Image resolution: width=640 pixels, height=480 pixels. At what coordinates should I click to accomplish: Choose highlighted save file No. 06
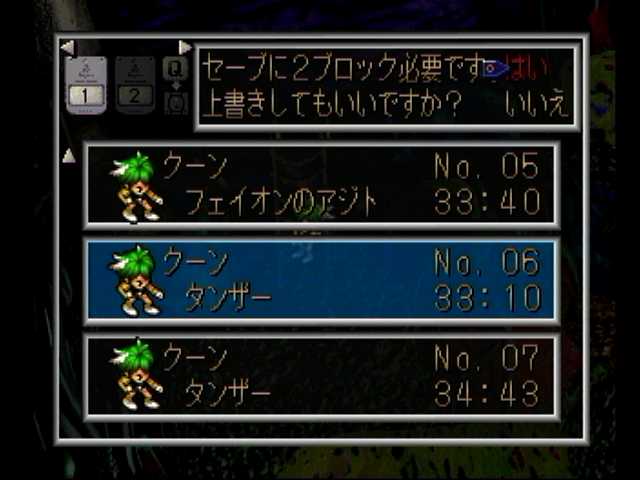(x=320, y=280)
